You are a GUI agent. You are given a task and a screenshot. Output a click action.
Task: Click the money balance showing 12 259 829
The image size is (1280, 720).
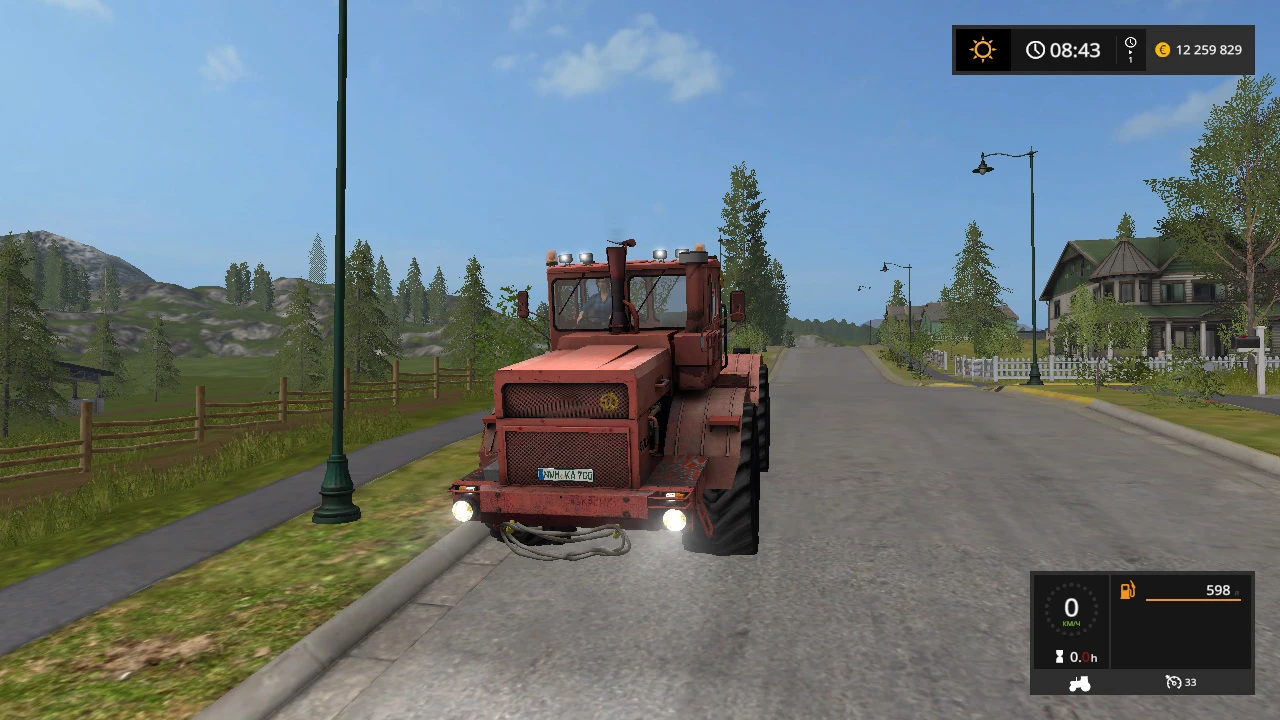point(1209,49)
